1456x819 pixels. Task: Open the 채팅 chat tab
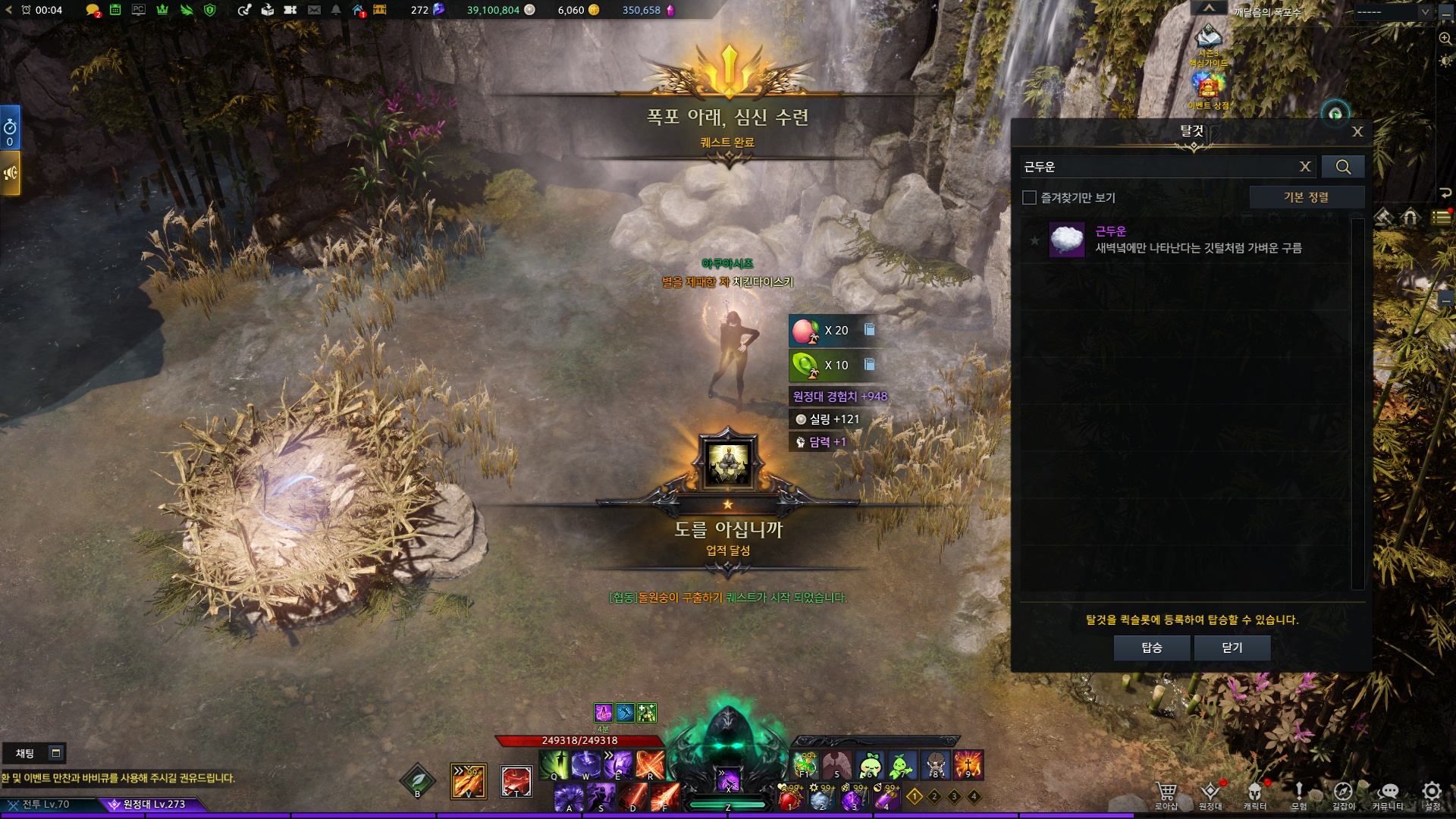(x=26, y=753)
